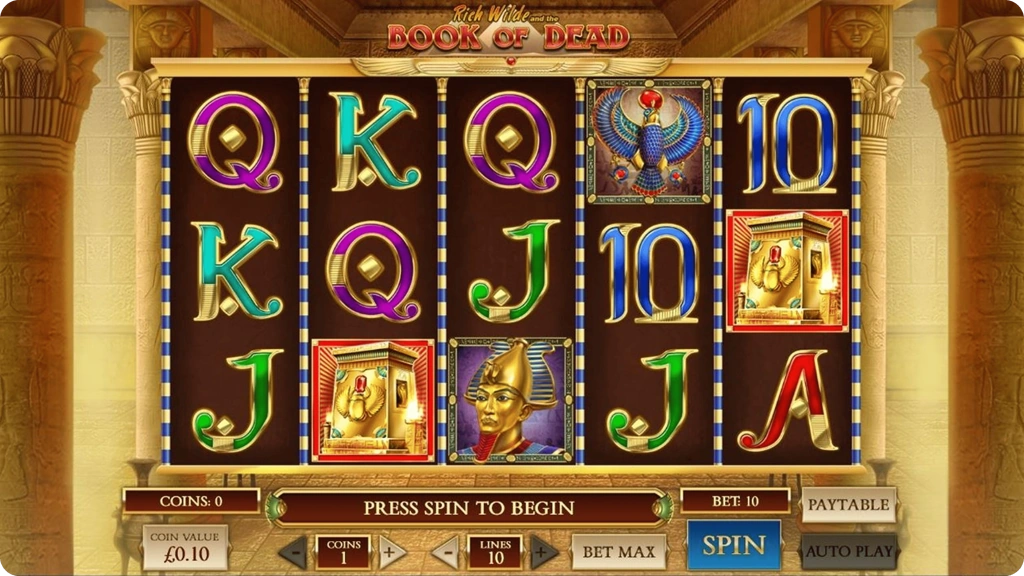The image size is (1024, 576).
Task: Select Bet Max
Action: click(619, 551)
